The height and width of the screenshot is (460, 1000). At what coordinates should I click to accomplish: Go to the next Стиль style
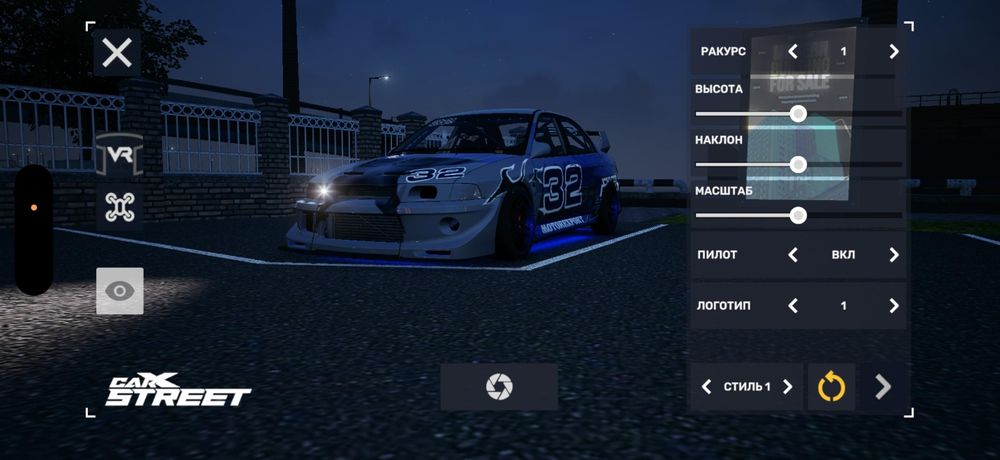[x=787, y=387]
